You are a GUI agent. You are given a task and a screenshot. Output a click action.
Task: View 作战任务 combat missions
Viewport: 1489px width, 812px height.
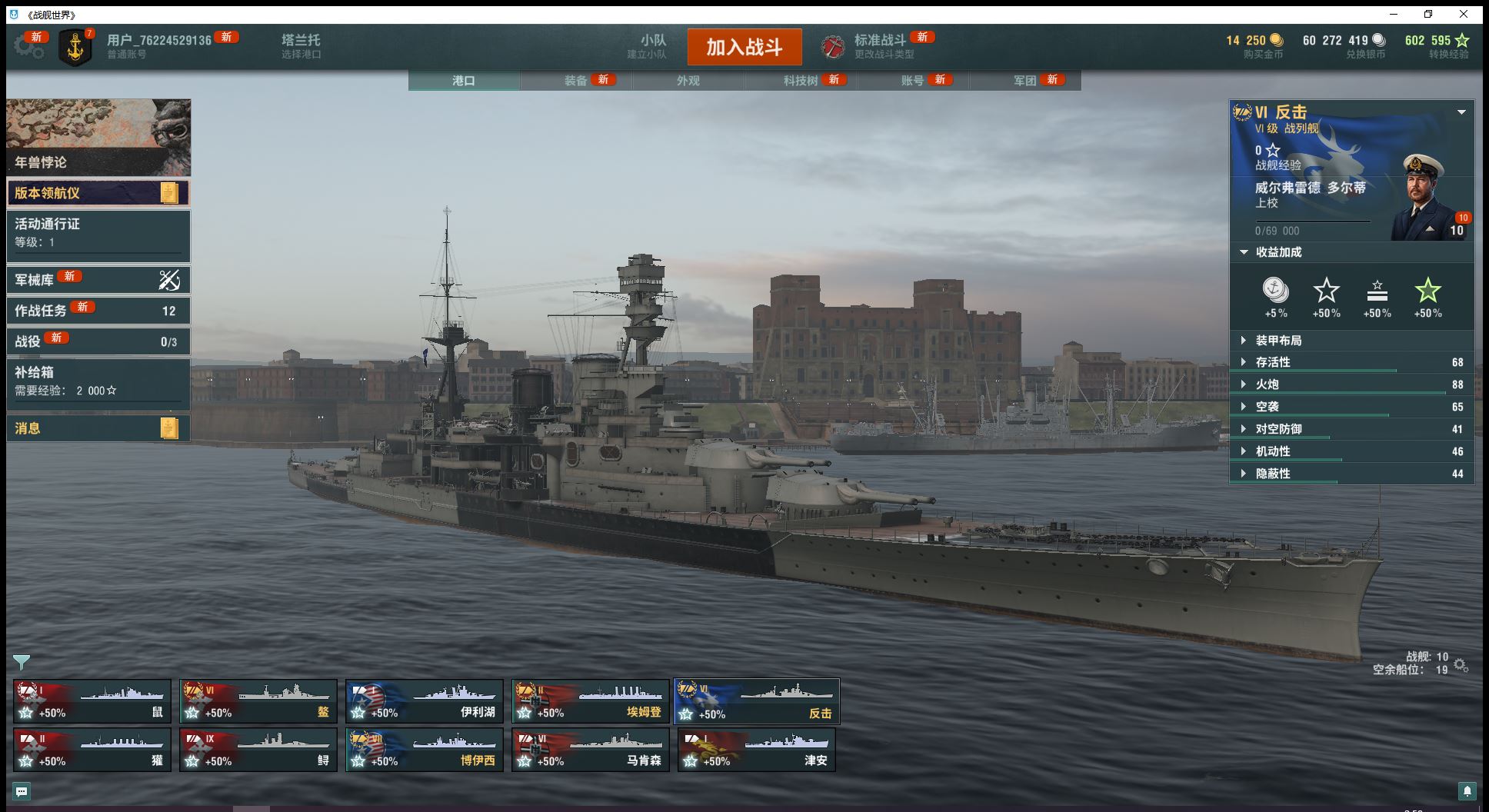[98, 311]
